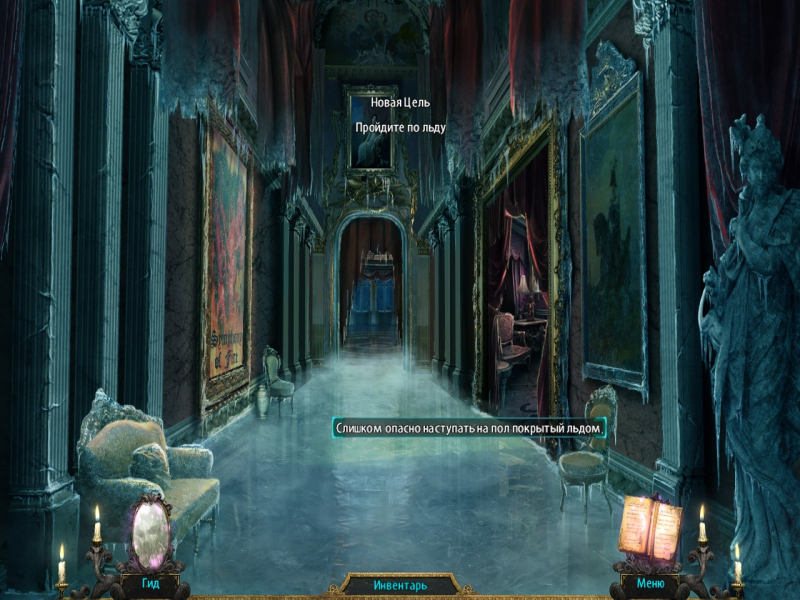Open the Инвентарь inventory panel

(x=399, y=584)
